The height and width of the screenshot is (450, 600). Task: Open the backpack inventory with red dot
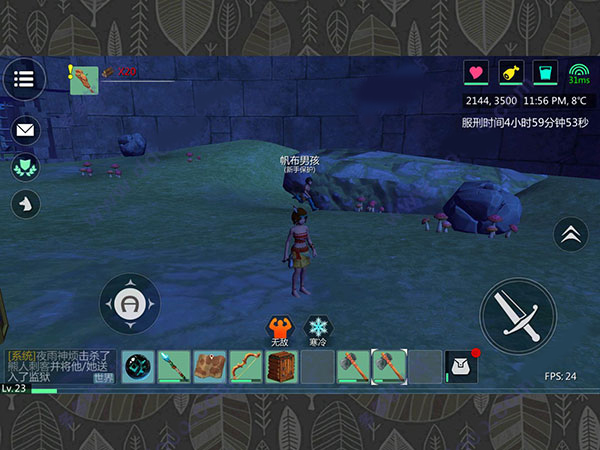(x=461, y=366)
